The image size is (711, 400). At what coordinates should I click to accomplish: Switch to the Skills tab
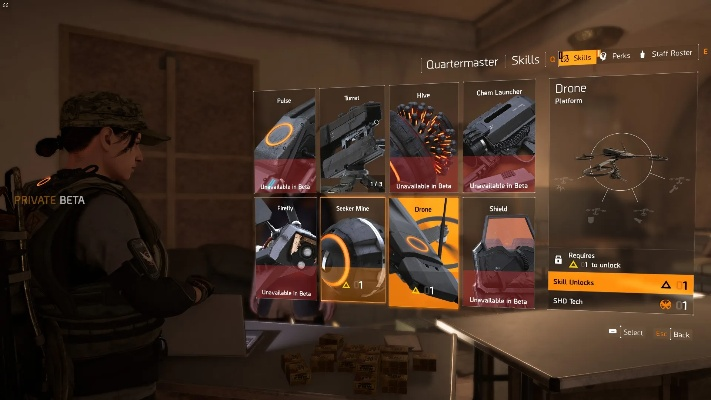578,57
